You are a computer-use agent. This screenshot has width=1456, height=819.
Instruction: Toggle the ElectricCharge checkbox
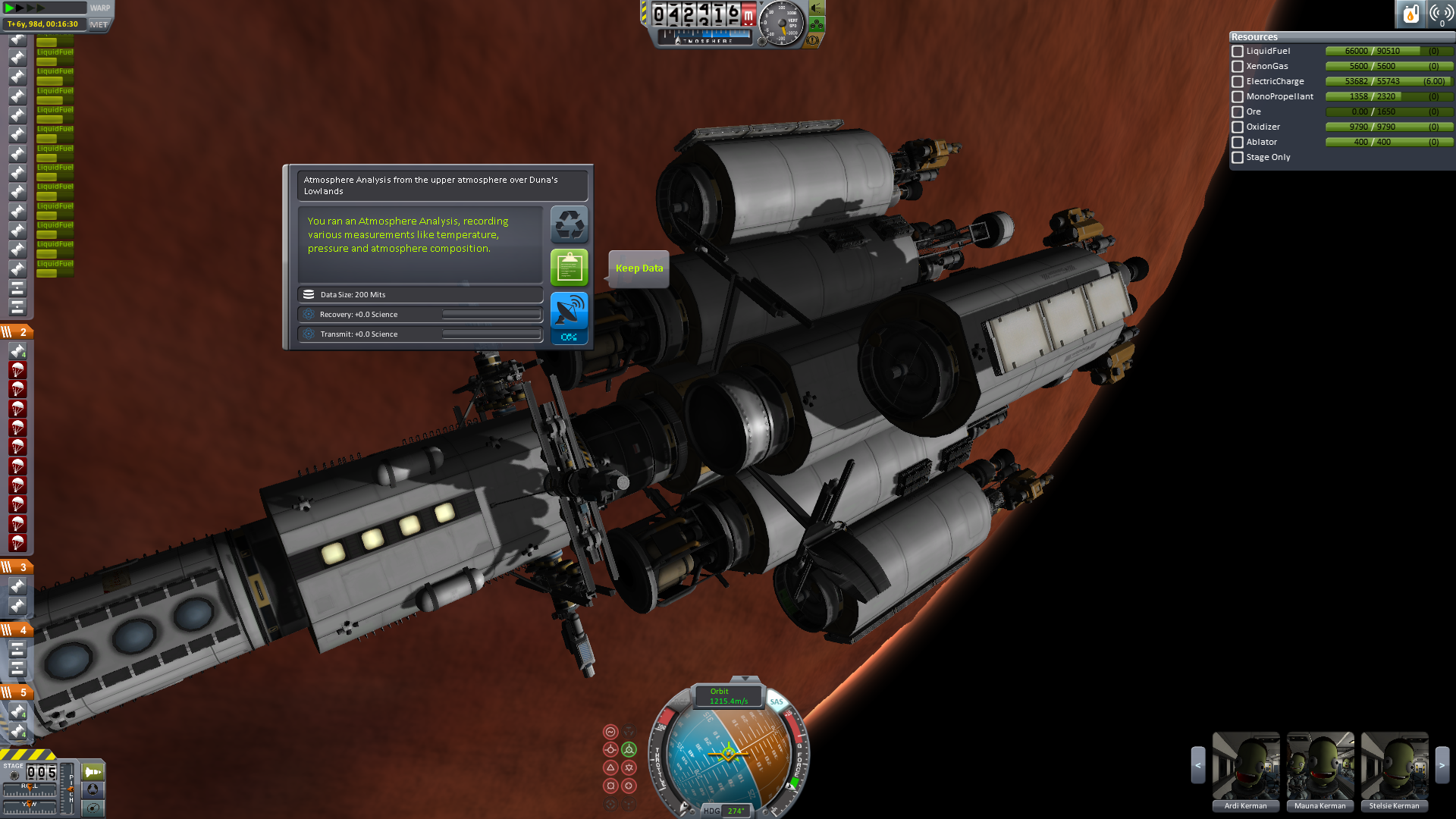(x=1238, y=82)
